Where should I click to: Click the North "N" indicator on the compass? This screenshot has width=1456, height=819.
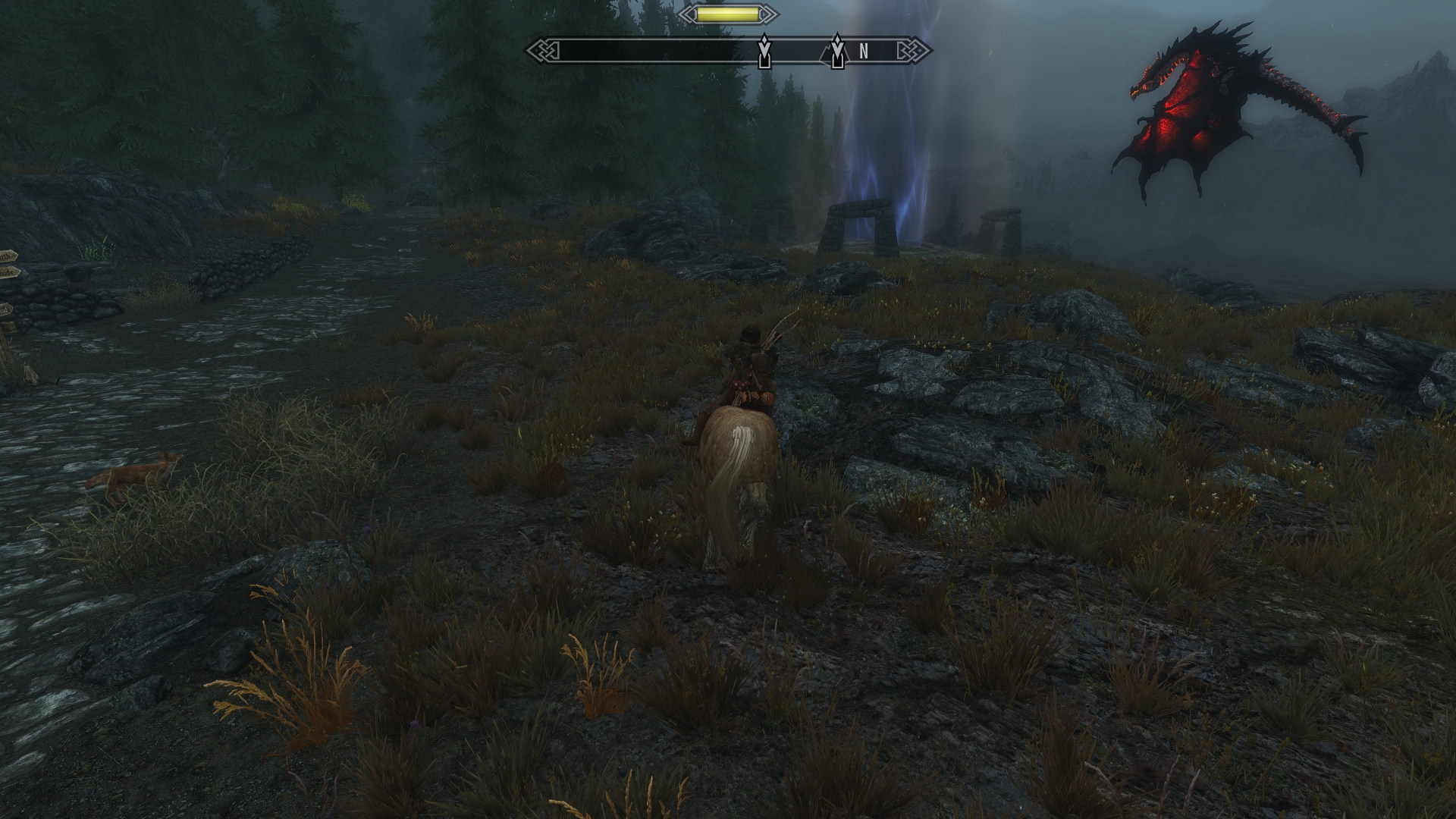click(863, 52)
